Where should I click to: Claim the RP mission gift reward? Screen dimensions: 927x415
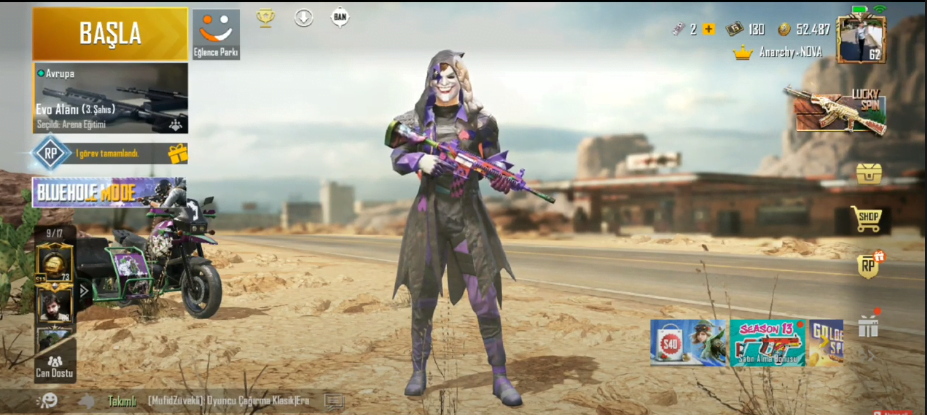tap(178, 153)
